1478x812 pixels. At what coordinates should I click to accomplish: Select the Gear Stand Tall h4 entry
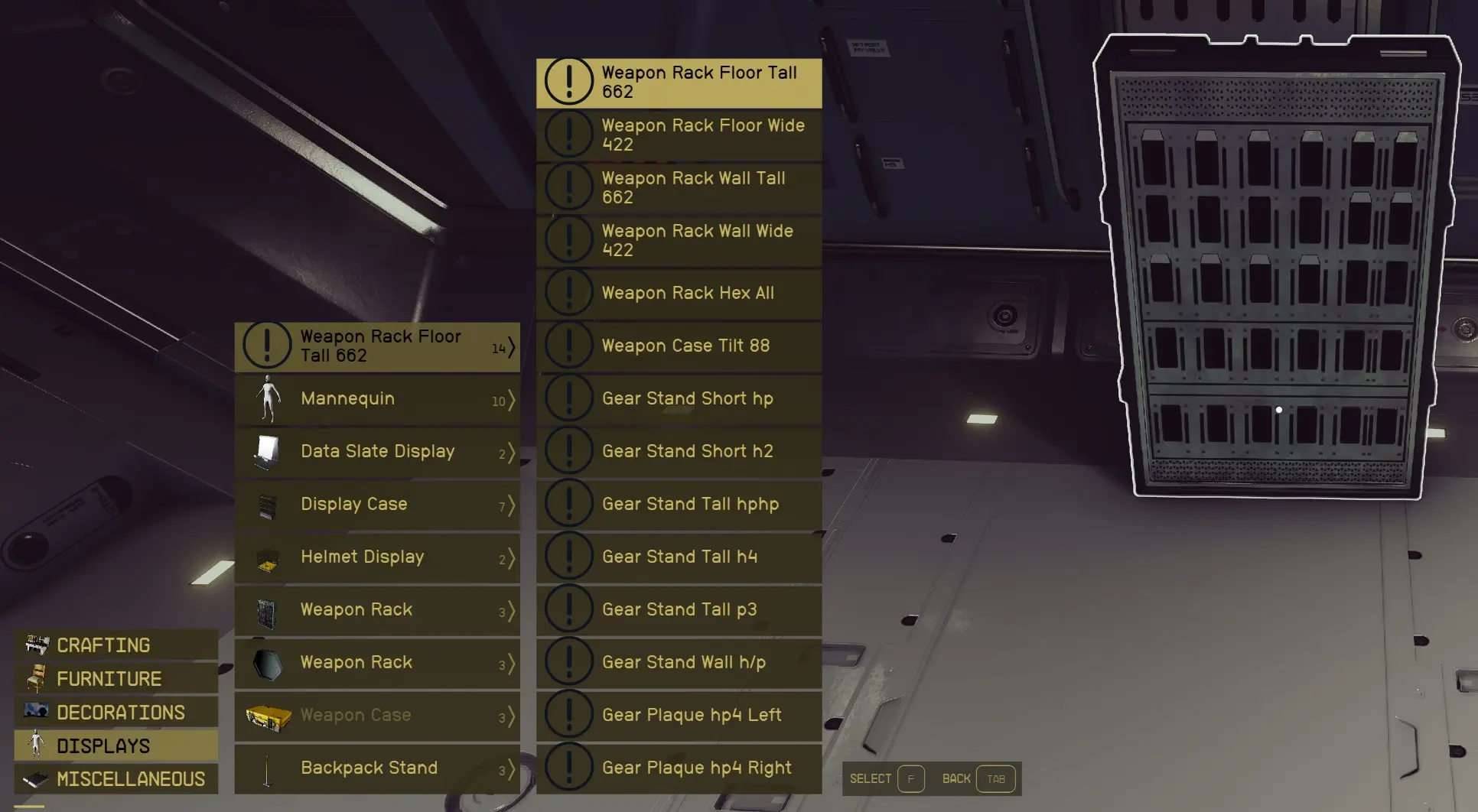tap(679, 557)
